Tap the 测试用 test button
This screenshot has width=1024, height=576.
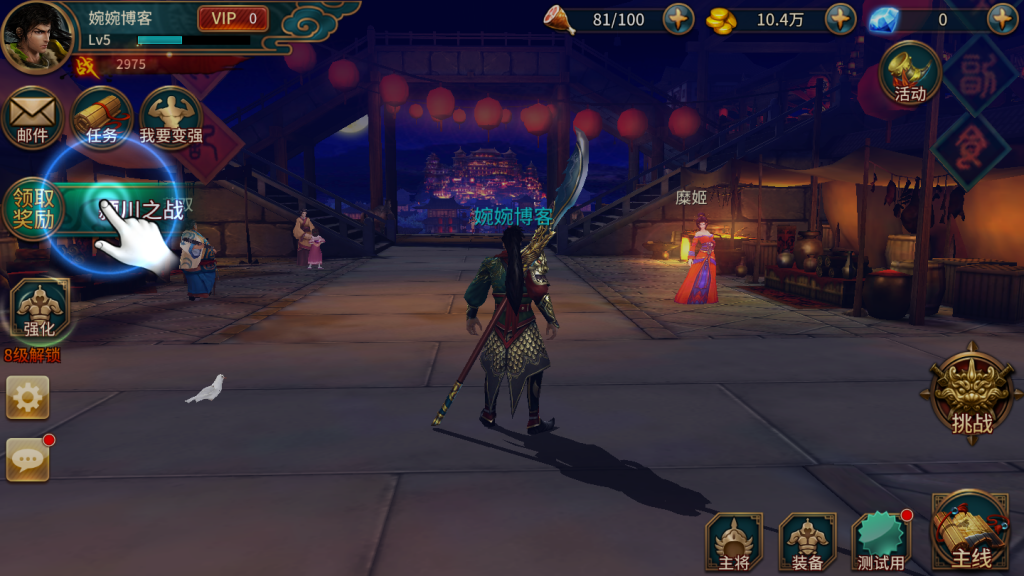pos(881,542)
